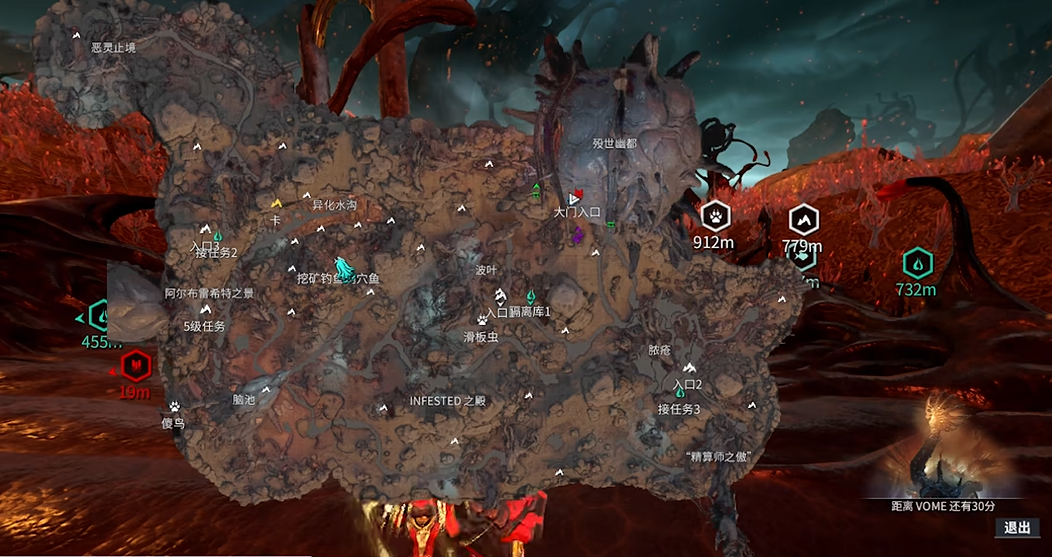The image size is (1052, 557).
Task: Click the red hexagon waypoint showing 19m
Action: pyautogui.click(x=134, y=365)
